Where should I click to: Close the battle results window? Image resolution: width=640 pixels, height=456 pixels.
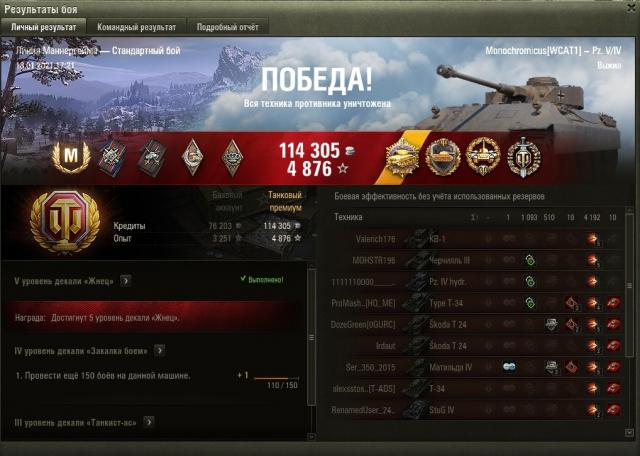tap(629, 8)
